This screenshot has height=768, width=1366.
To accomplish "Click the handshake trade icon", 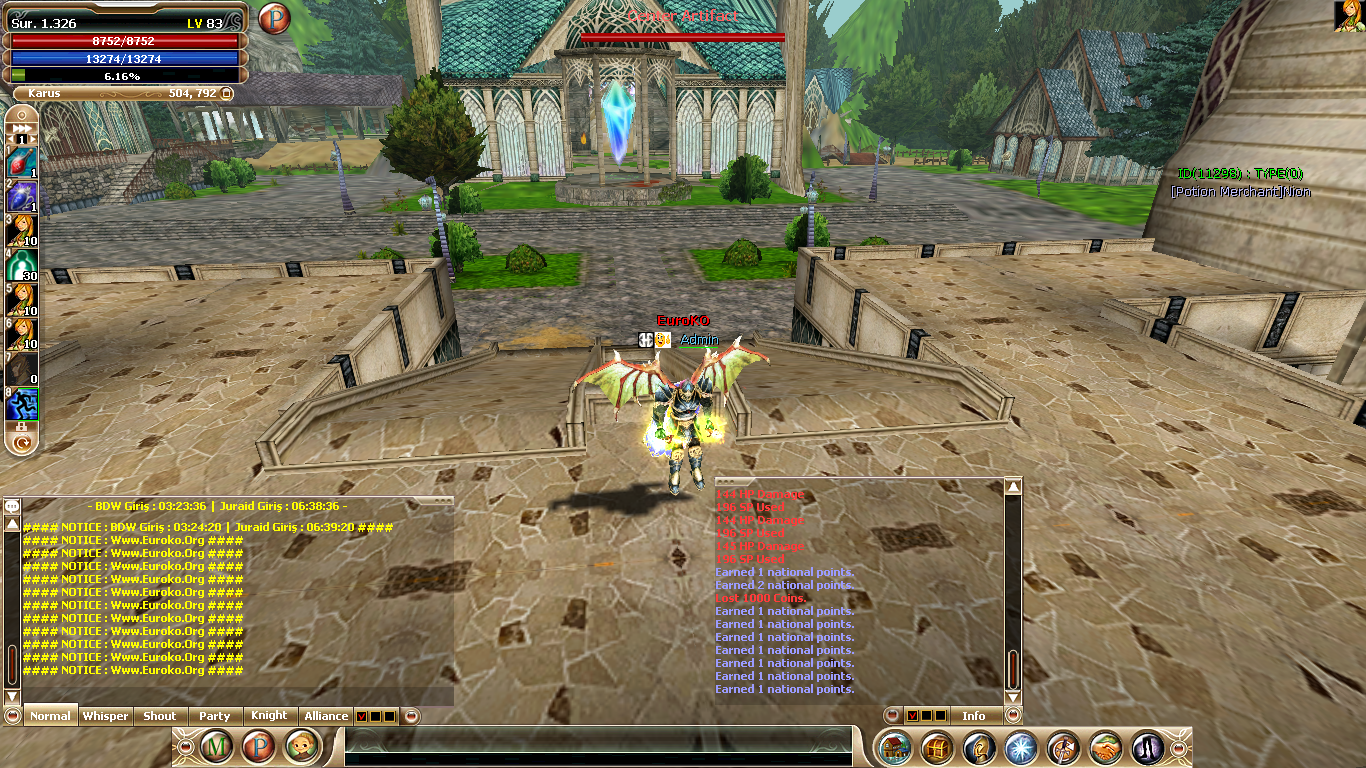I will tap(1105, 748).
